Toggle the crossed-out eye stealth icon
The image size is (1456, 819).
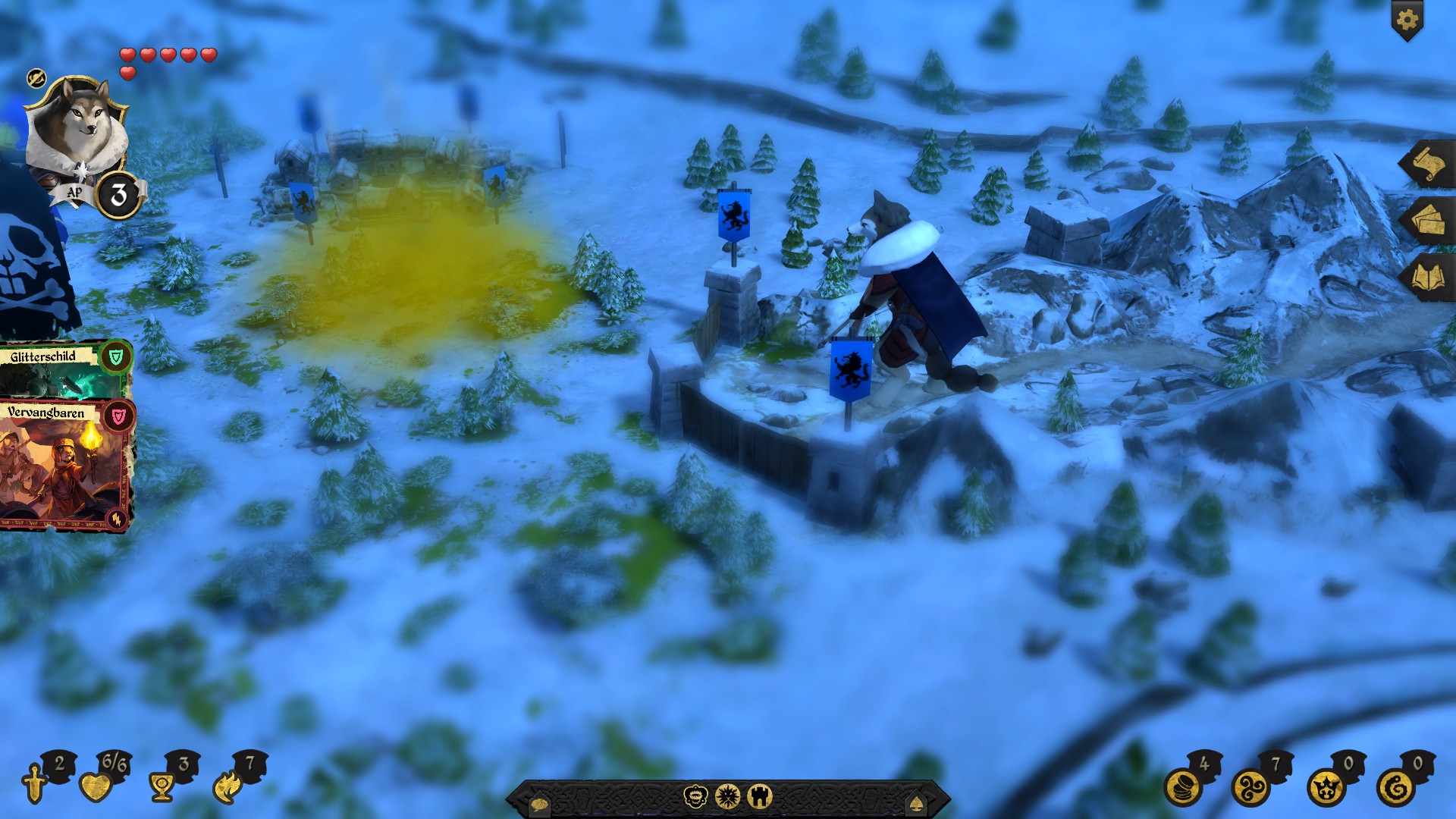(x=36, y=78)
